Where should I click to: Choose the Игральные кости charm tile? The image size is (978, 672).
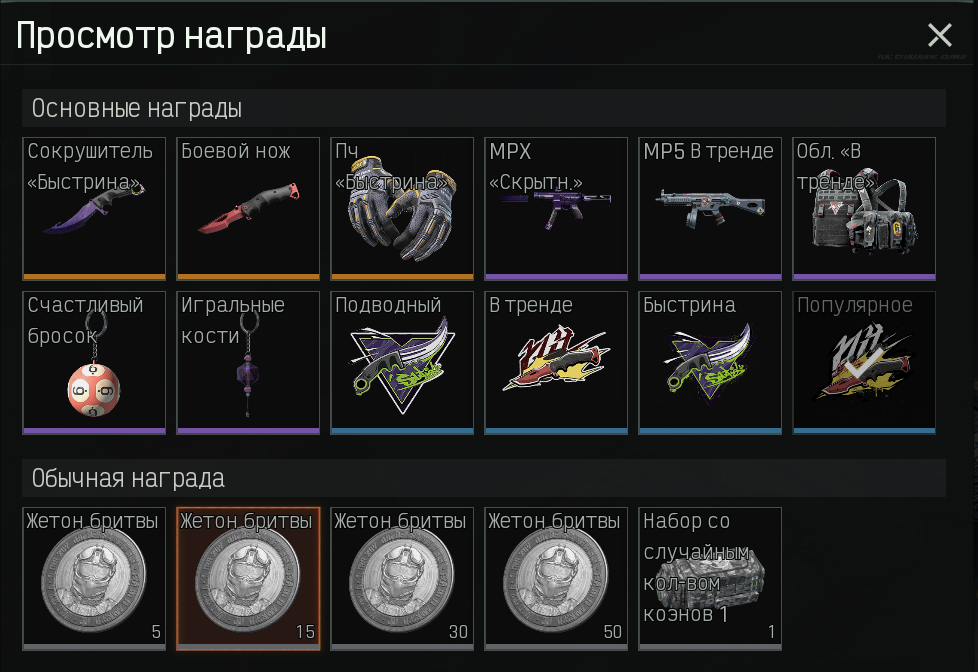coord(248,362)
